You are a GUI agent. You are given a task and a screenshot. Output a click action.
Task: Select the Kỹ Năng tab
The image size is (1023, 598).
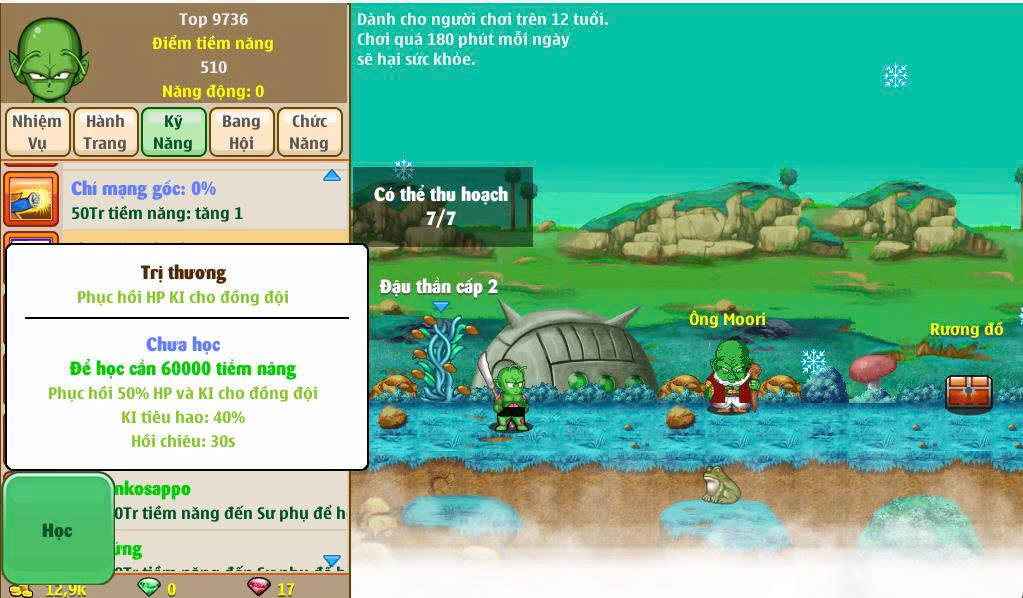[173, 132]
